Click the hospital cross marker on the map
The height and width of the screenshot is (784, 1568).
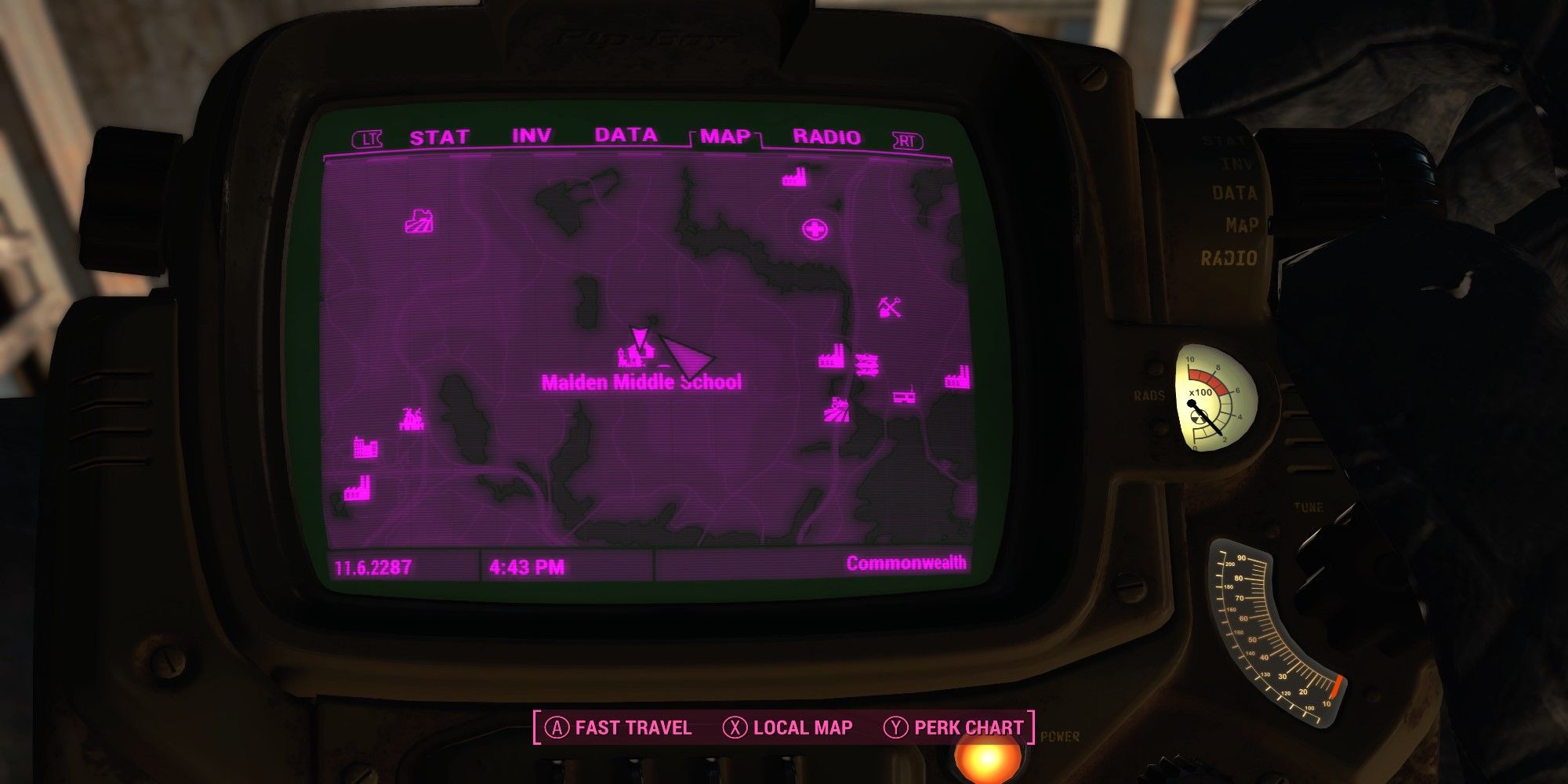point(815,229)
